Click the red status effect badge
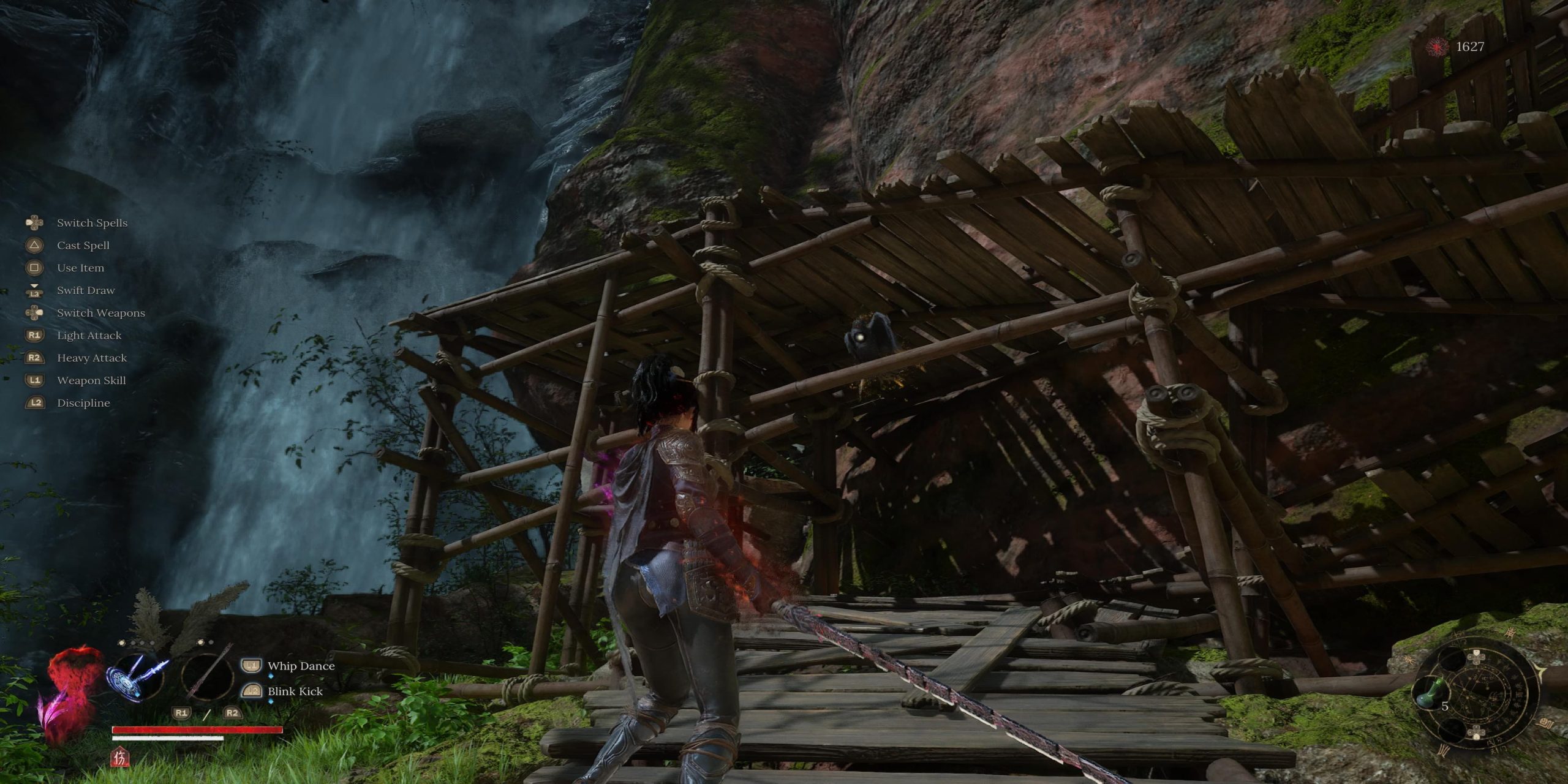1568x784 pixels. coord(120,758)
